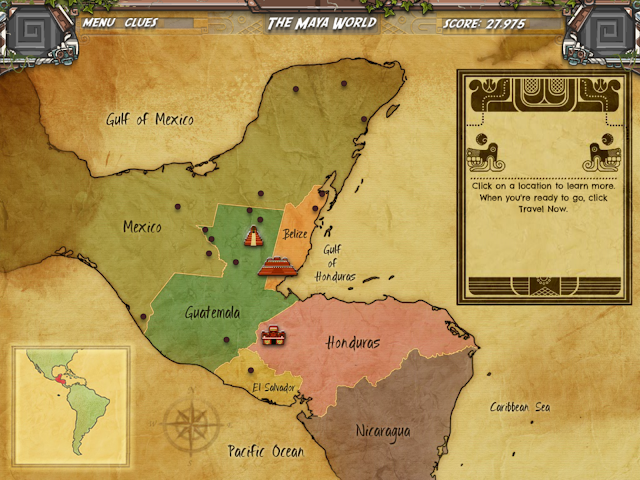640x480 pixels.
Task: Open the Clues list
Action: [141, 22]
